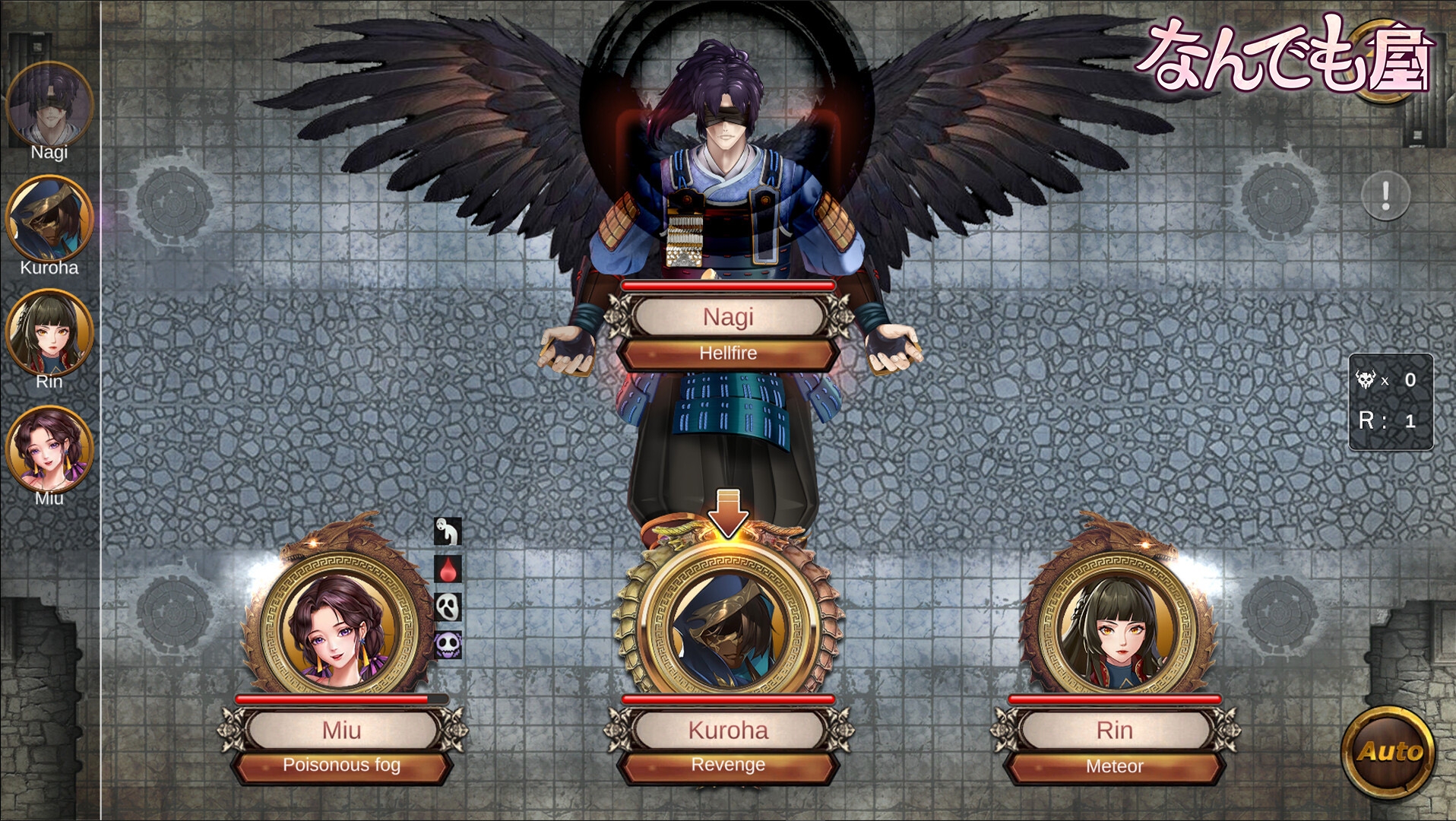
Task: Choose Kuroha's portrait in the turn order list
Action: pos(49,219)
